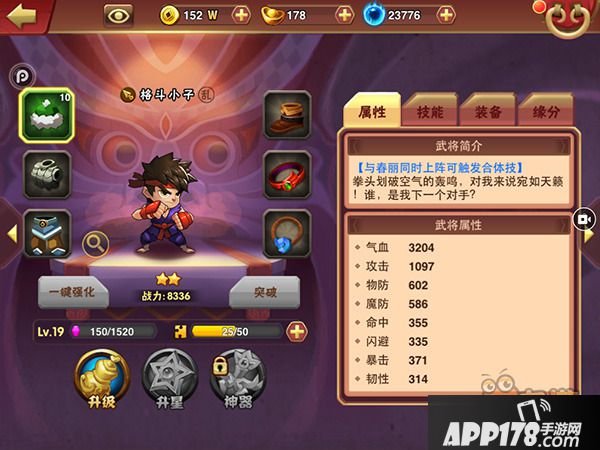Add fragments with the yellow bar plus button
The image size is (600, 450).
click(x=297, y=332)
